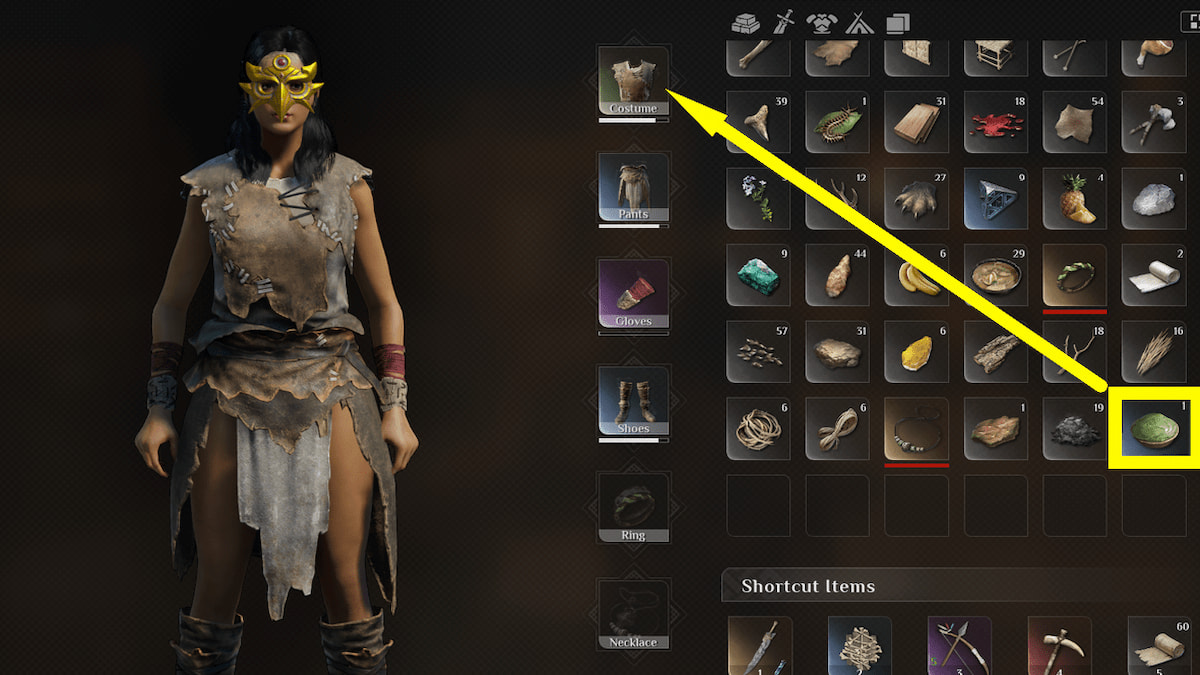Choose the centipede on leaf item
Viewport: 1200px width, 675px height.
click(837, 123)
